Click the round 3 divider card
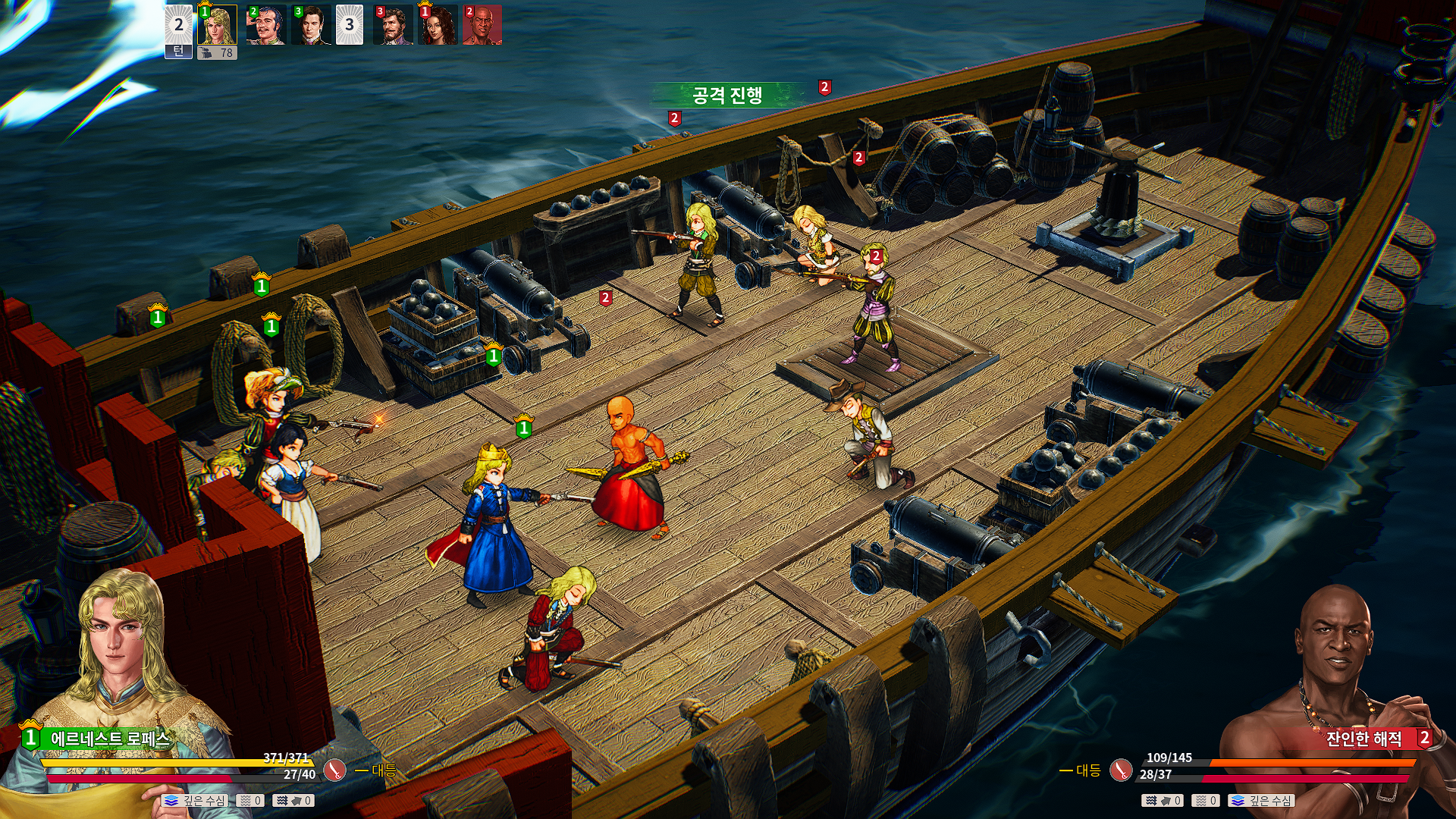The image size is (1456, 819). 349,25
